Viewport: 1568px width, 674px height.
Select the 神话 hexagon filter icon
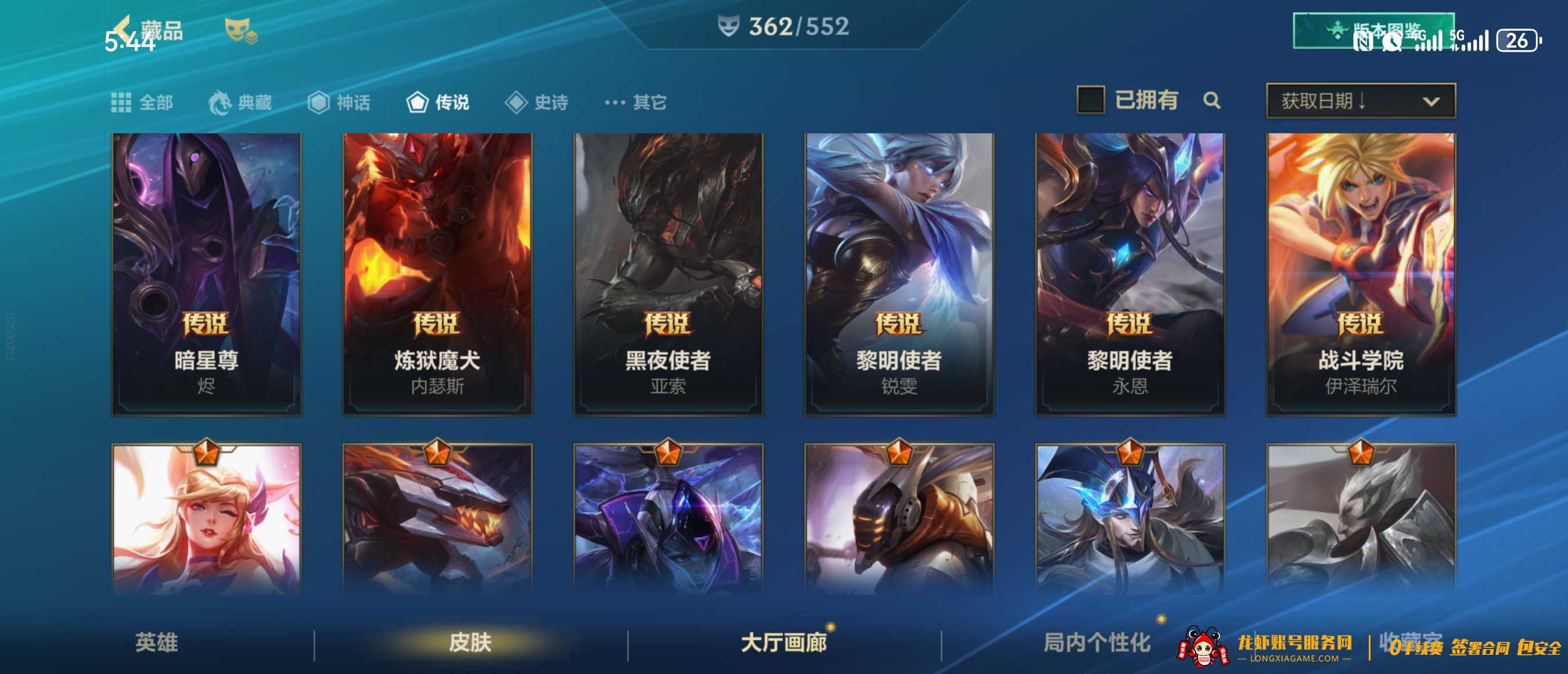point(319,102)
